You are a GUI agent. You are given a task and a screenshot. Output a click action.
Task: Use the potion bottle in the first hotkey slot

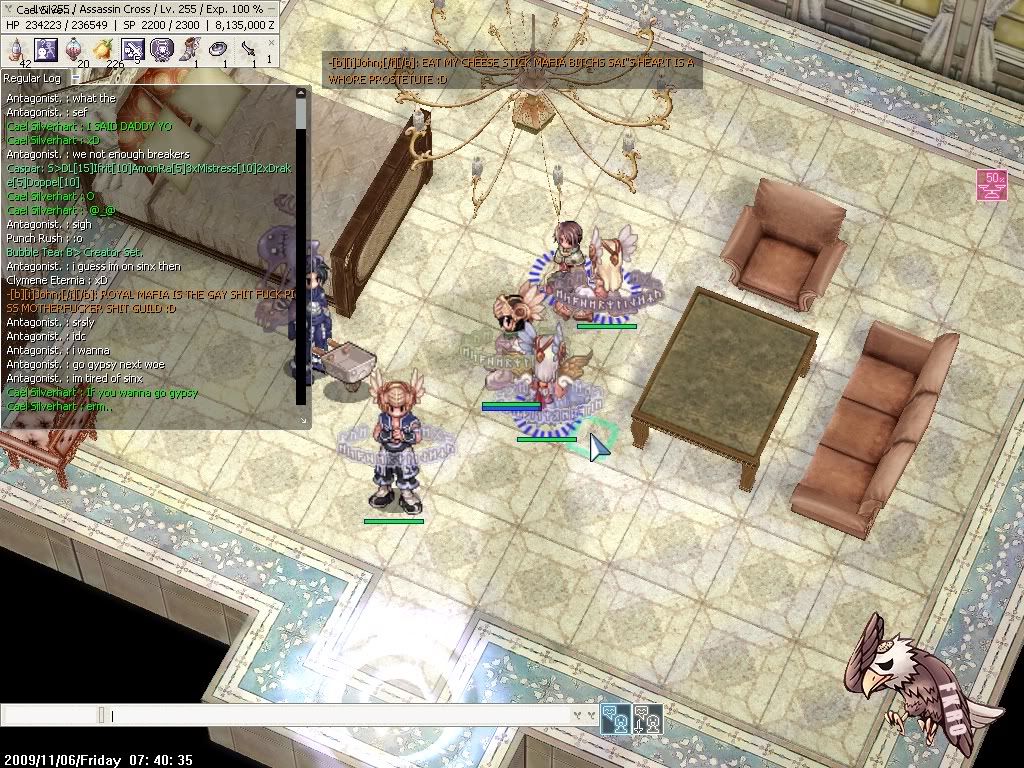pyautogui.click(x=17, y=48)
